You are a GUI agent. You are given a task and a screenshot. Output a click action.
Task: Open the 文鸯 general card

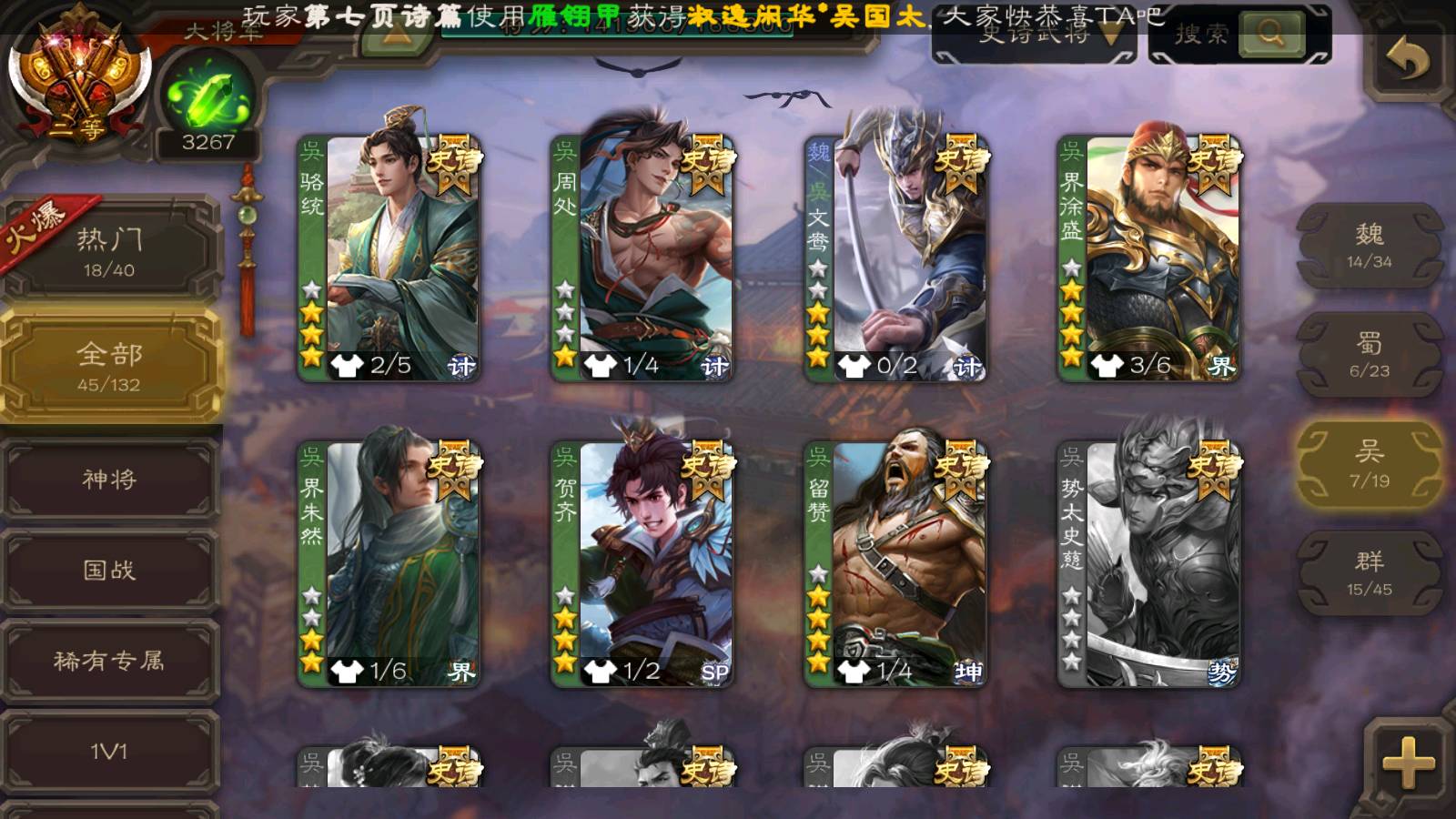(895, 258)
